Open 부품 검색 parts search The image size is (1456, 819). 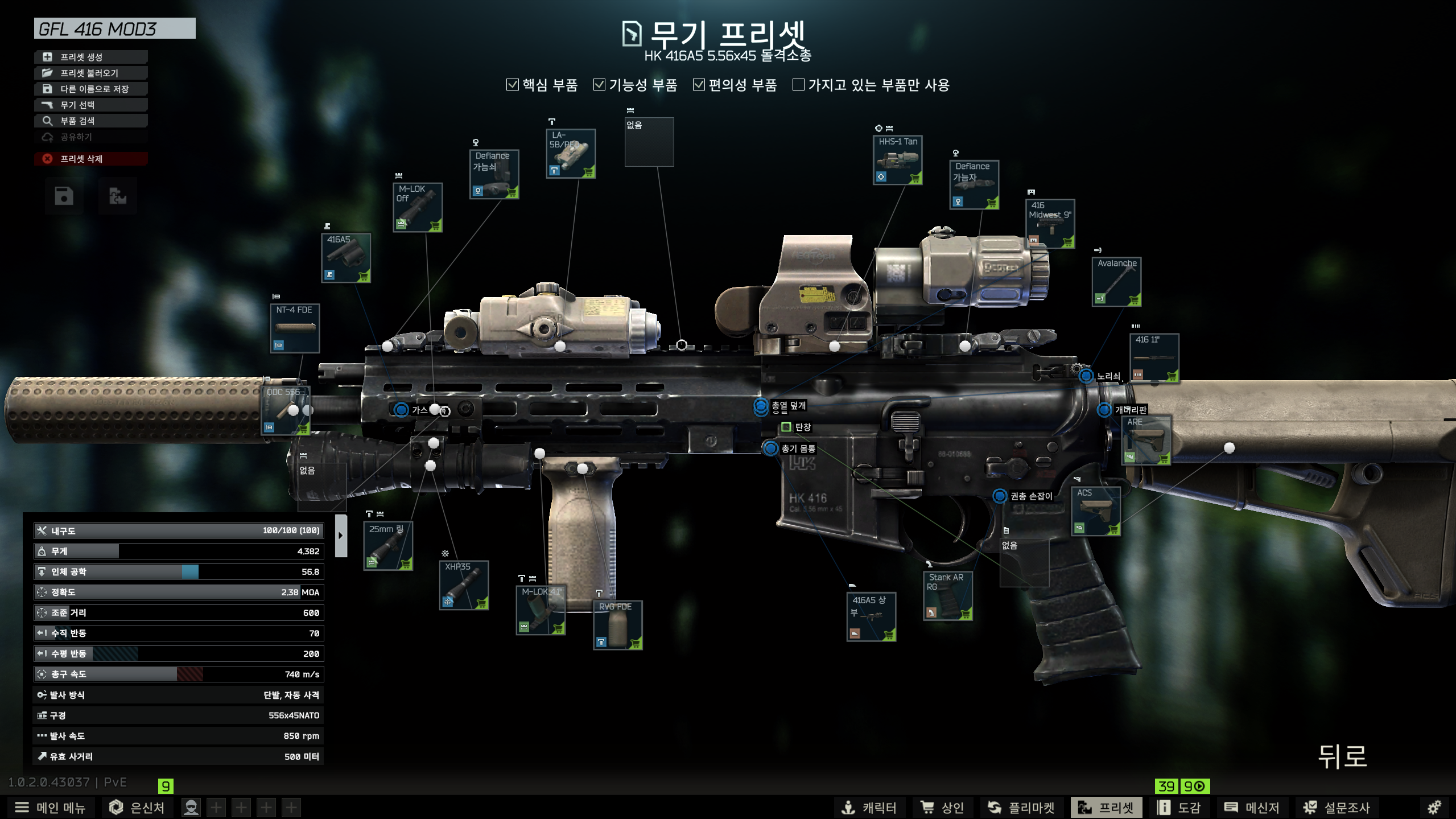pos(91,121)
